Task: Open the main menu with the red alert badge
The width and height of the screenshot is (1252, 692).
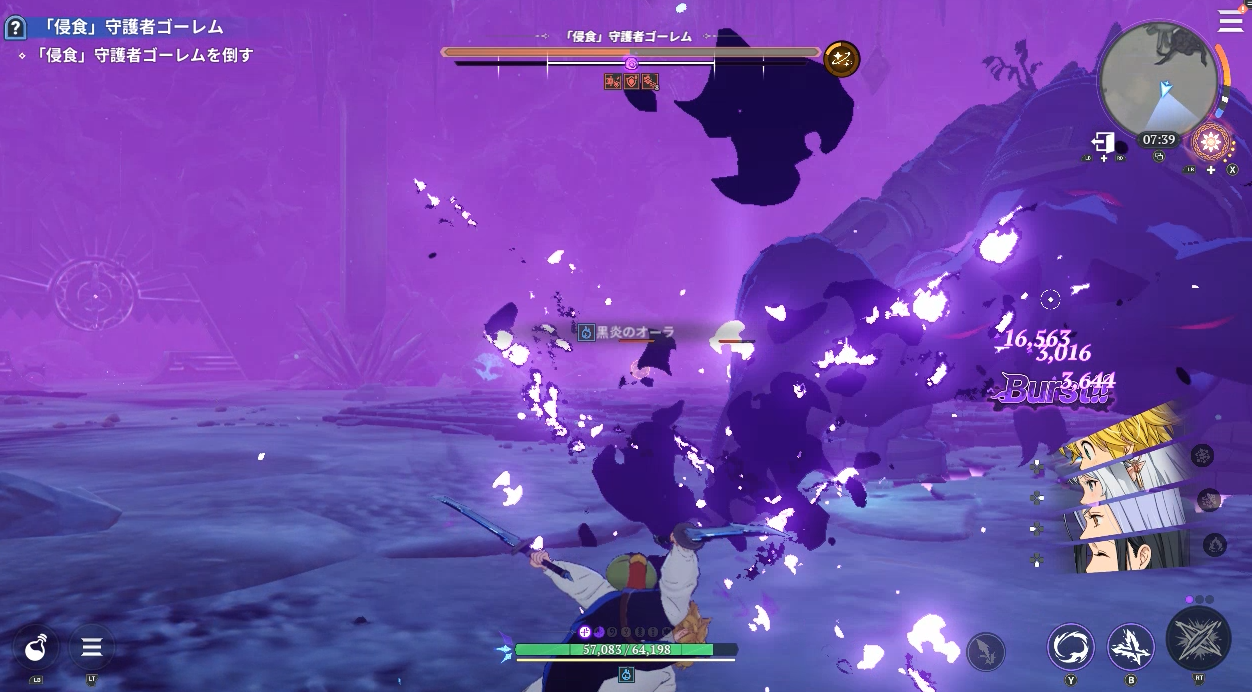Action: [1230, 21]
